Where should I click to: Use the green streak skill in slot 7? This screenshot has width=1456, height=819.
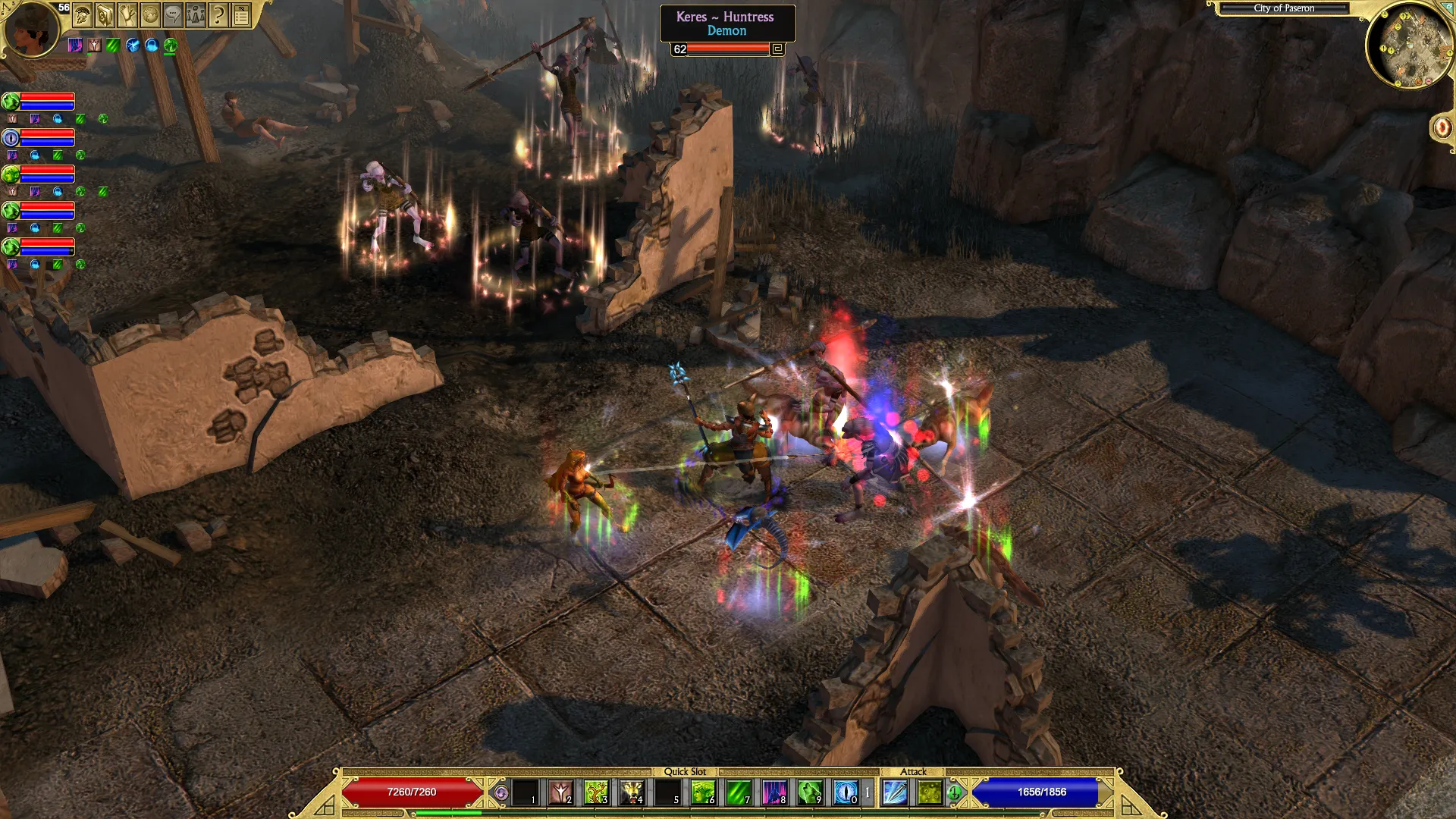tap(739, 792)
